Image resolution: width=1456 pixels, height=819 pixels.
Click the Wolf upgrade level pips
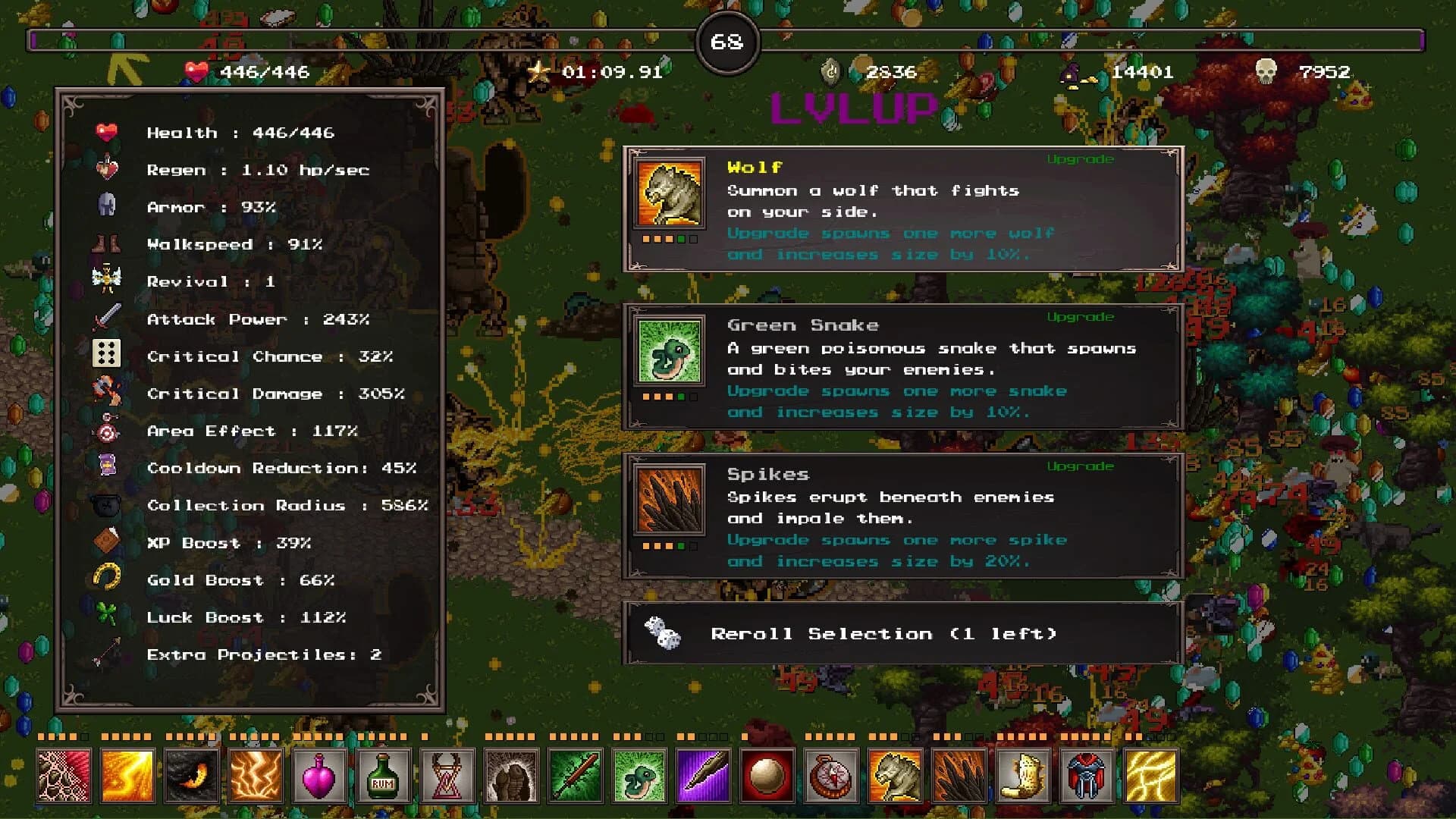667,237
